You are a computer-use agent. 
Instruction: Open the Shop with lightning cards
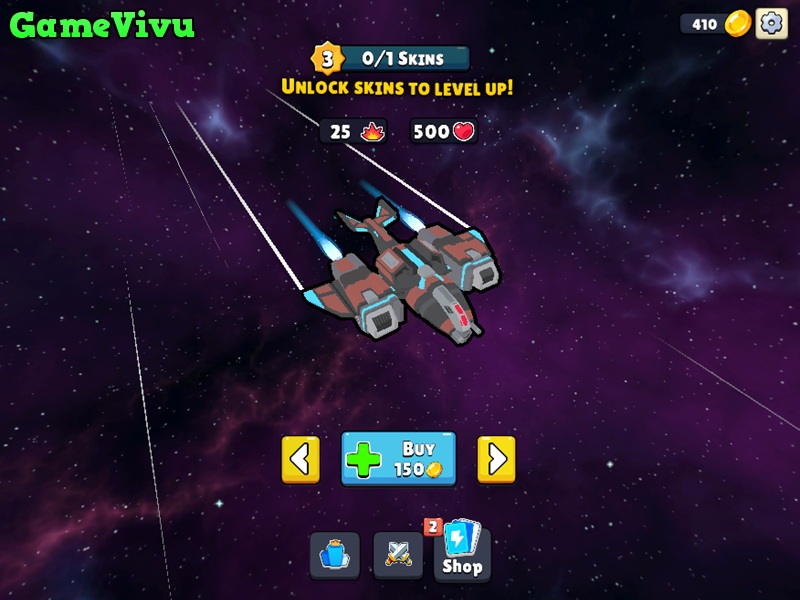coord(462,553)
